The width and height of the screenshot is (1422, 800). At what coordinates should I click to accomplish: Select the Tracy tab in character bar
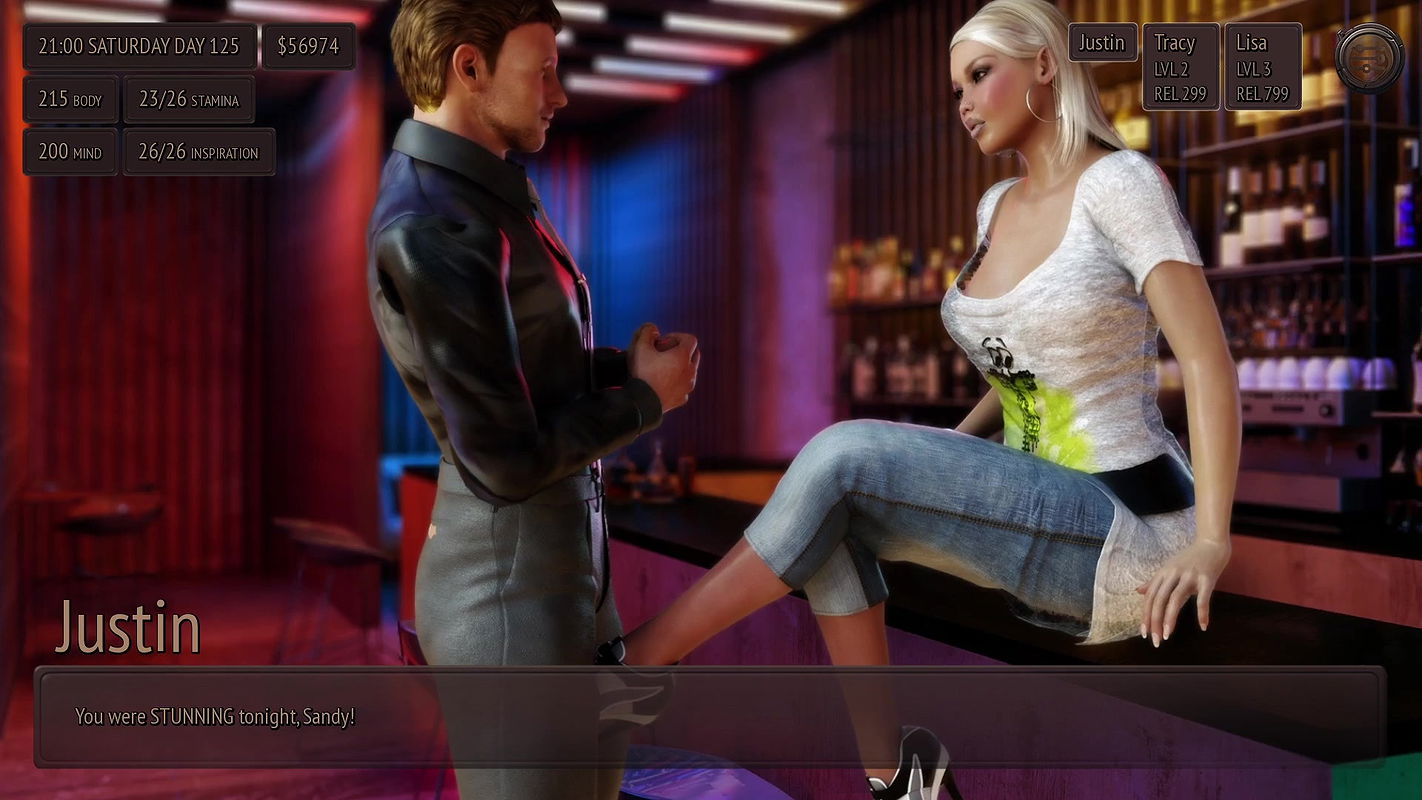[1180, 43]
